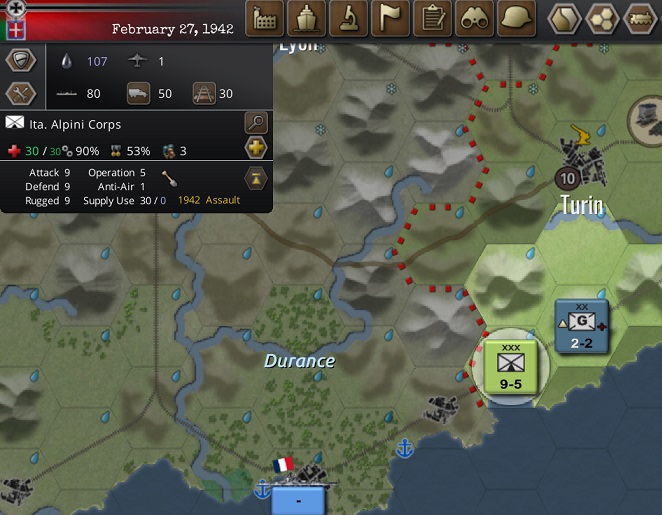Viewport: 662px width, 515px height.
Task: Select the binoculars toolbar button
Action: click(x=475, y=18)
